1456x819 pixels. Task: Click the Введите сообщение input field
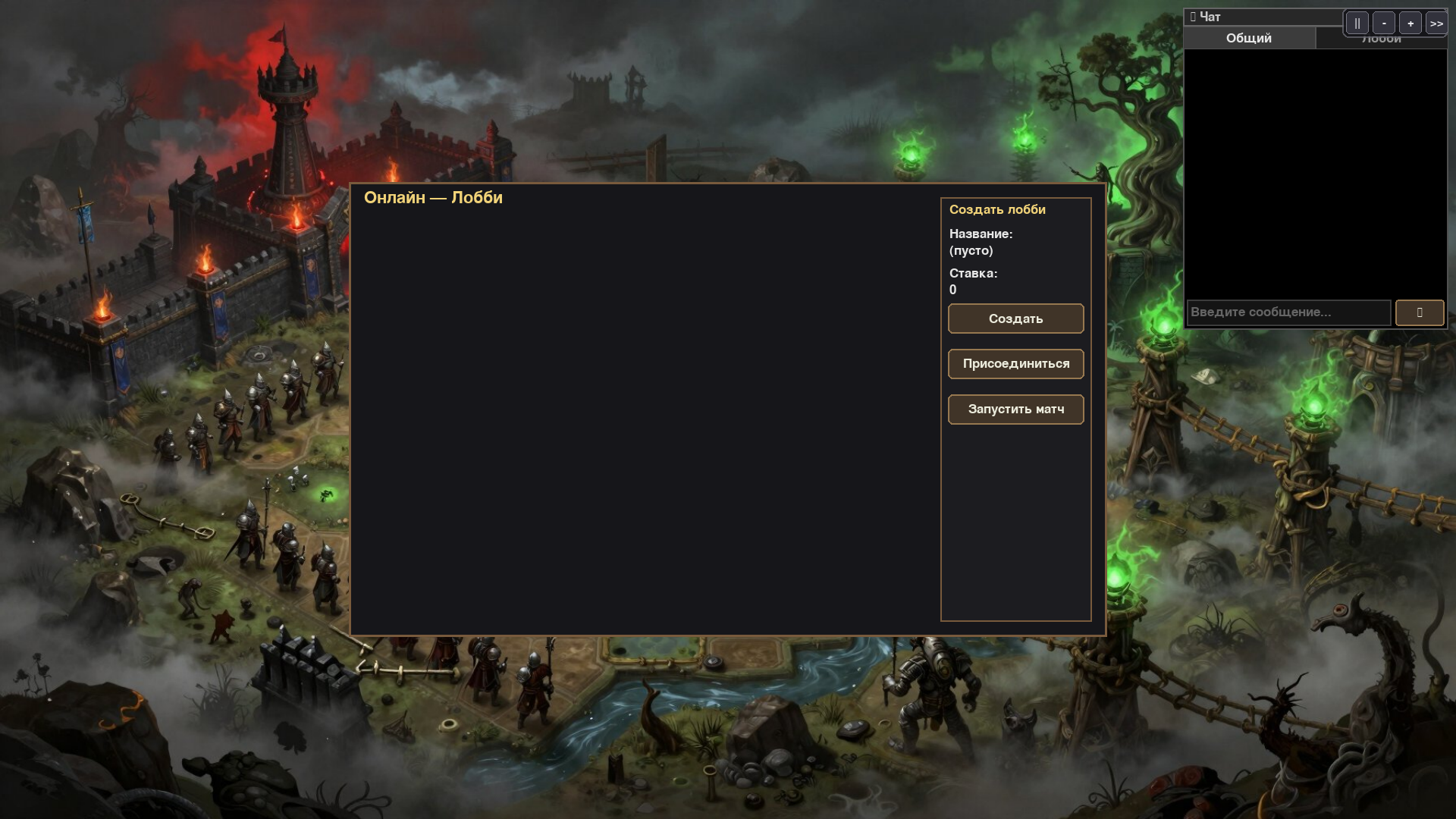[x=1288, y=312]
